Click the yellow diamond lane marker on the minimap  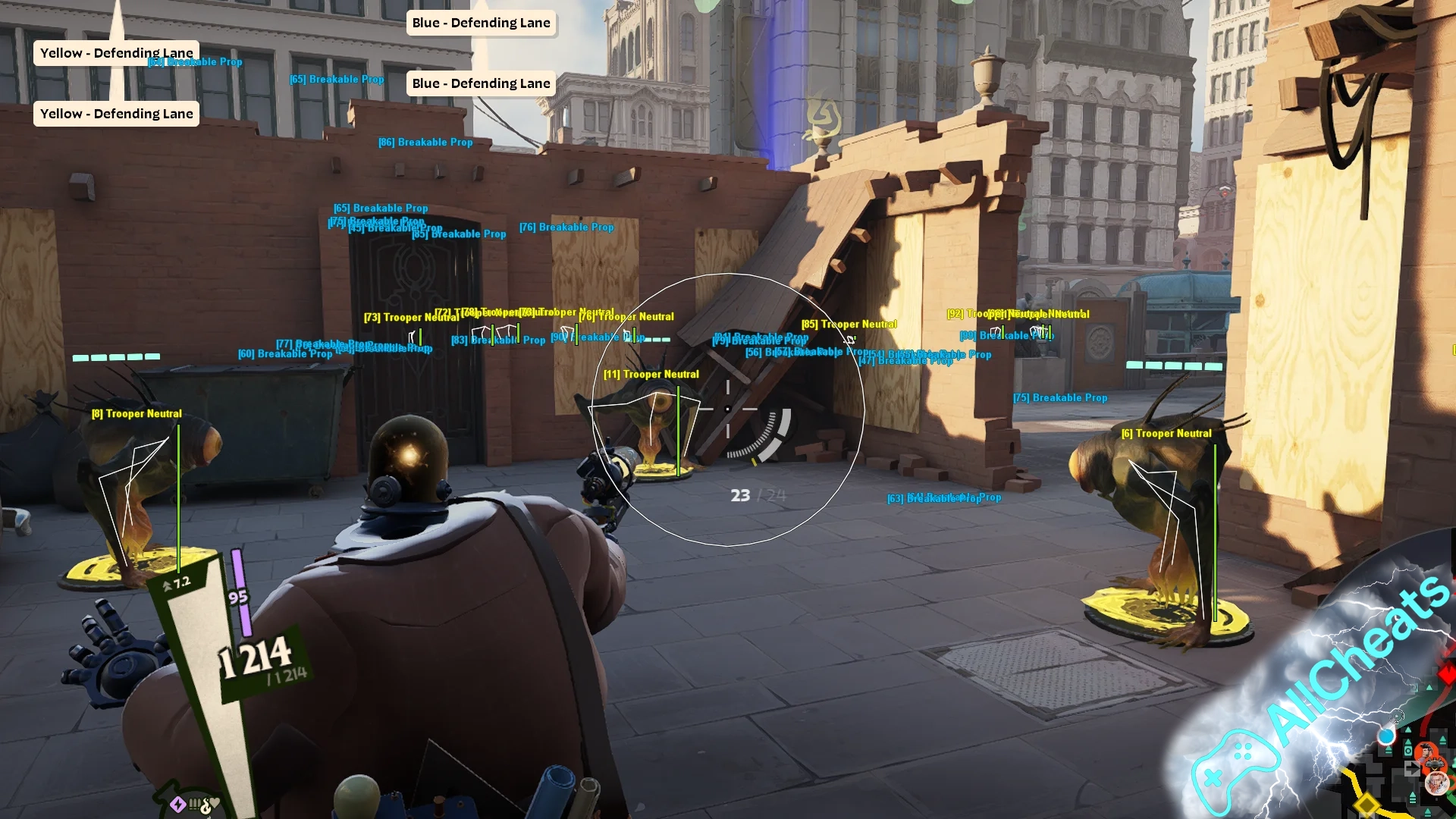click(1367, 805)
